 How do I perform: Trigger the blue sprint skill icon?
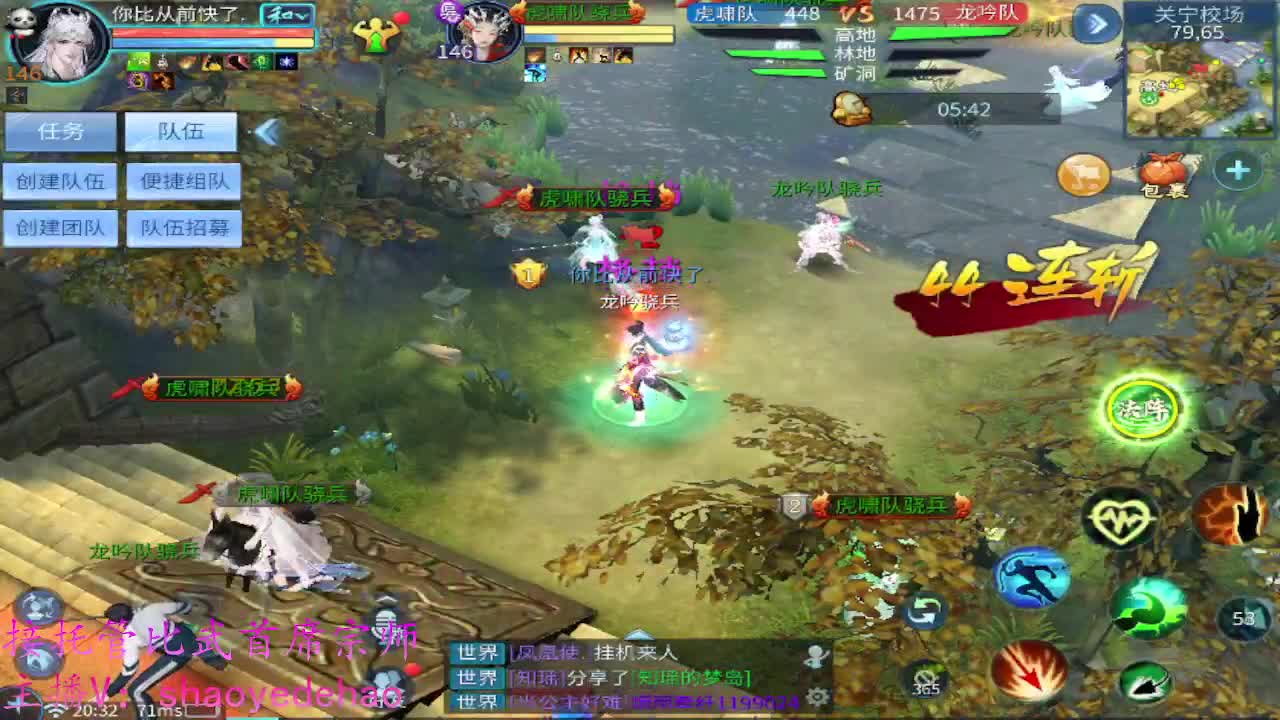[1029, 578]
